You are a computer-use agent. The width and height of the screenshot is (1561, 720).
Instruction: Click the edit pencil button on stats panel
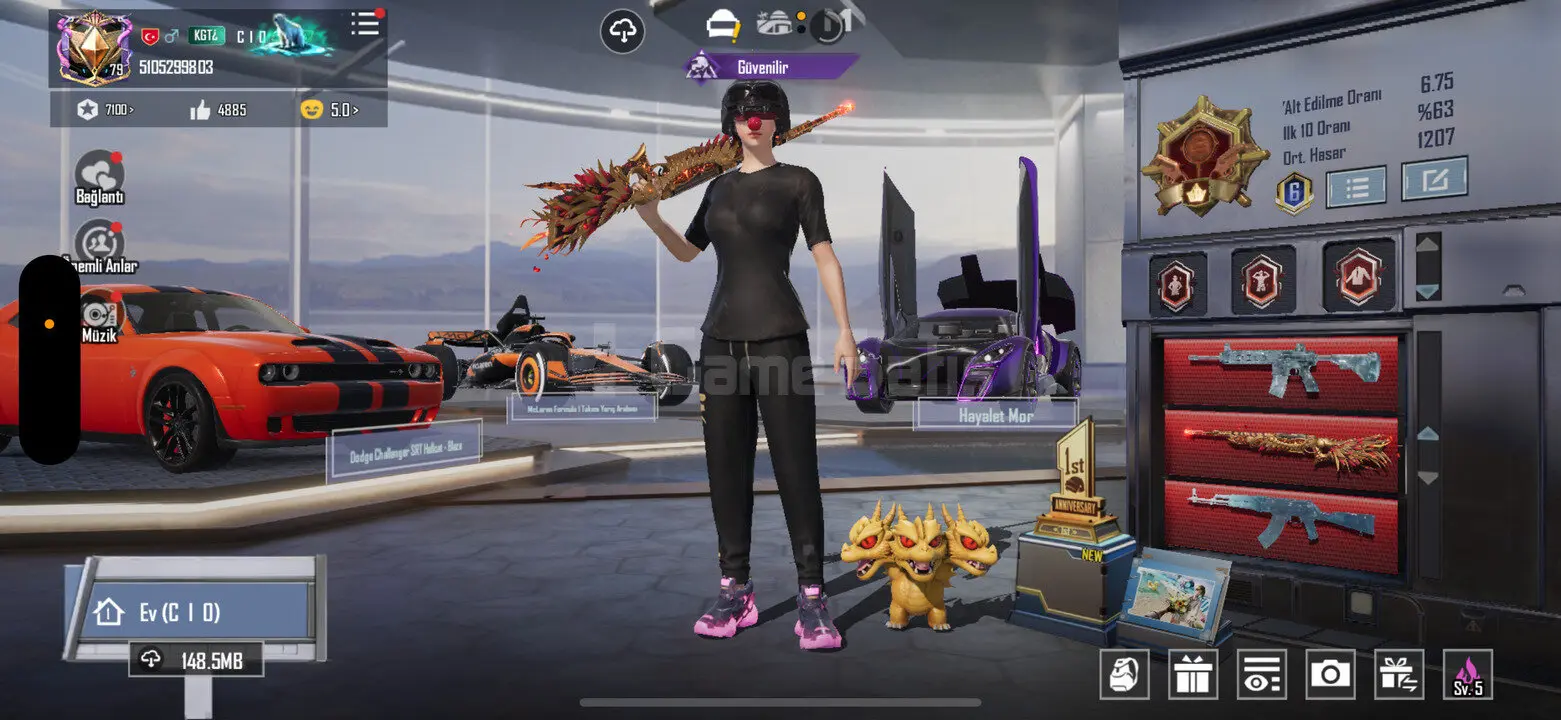[x=1434, y=179]
